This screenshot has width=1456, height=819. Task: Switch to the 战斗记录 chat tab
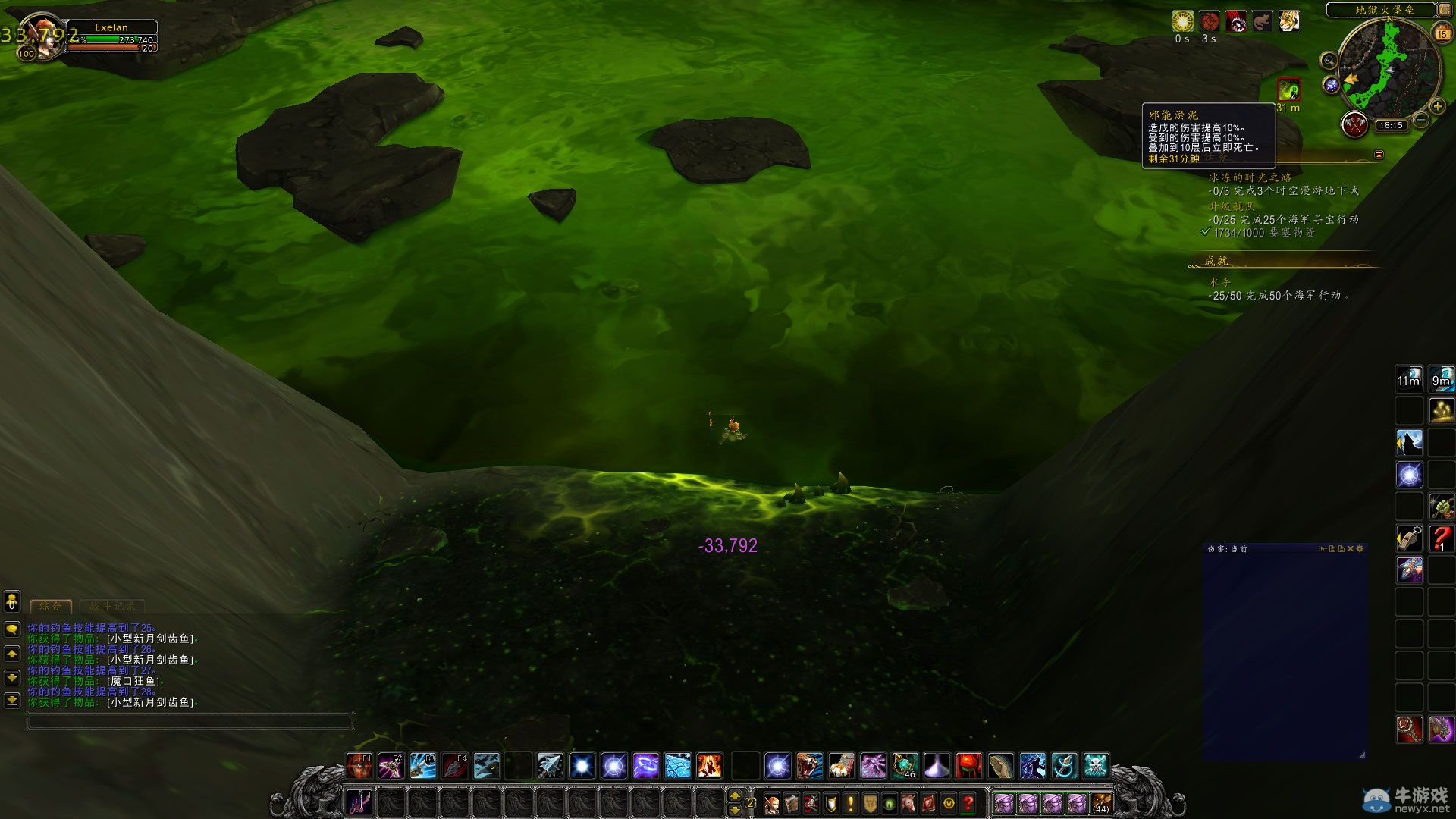click(x=112, y=606)
